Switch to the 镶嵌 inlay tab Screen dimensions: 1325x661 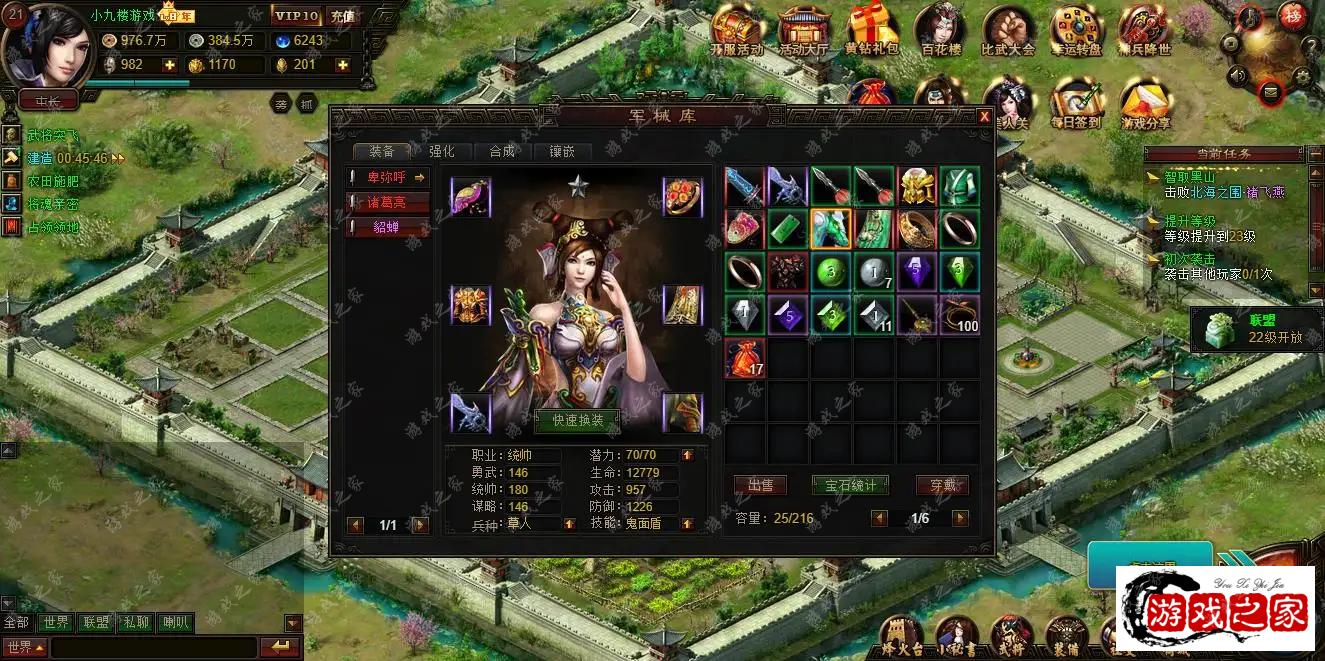tap(562, 152)
